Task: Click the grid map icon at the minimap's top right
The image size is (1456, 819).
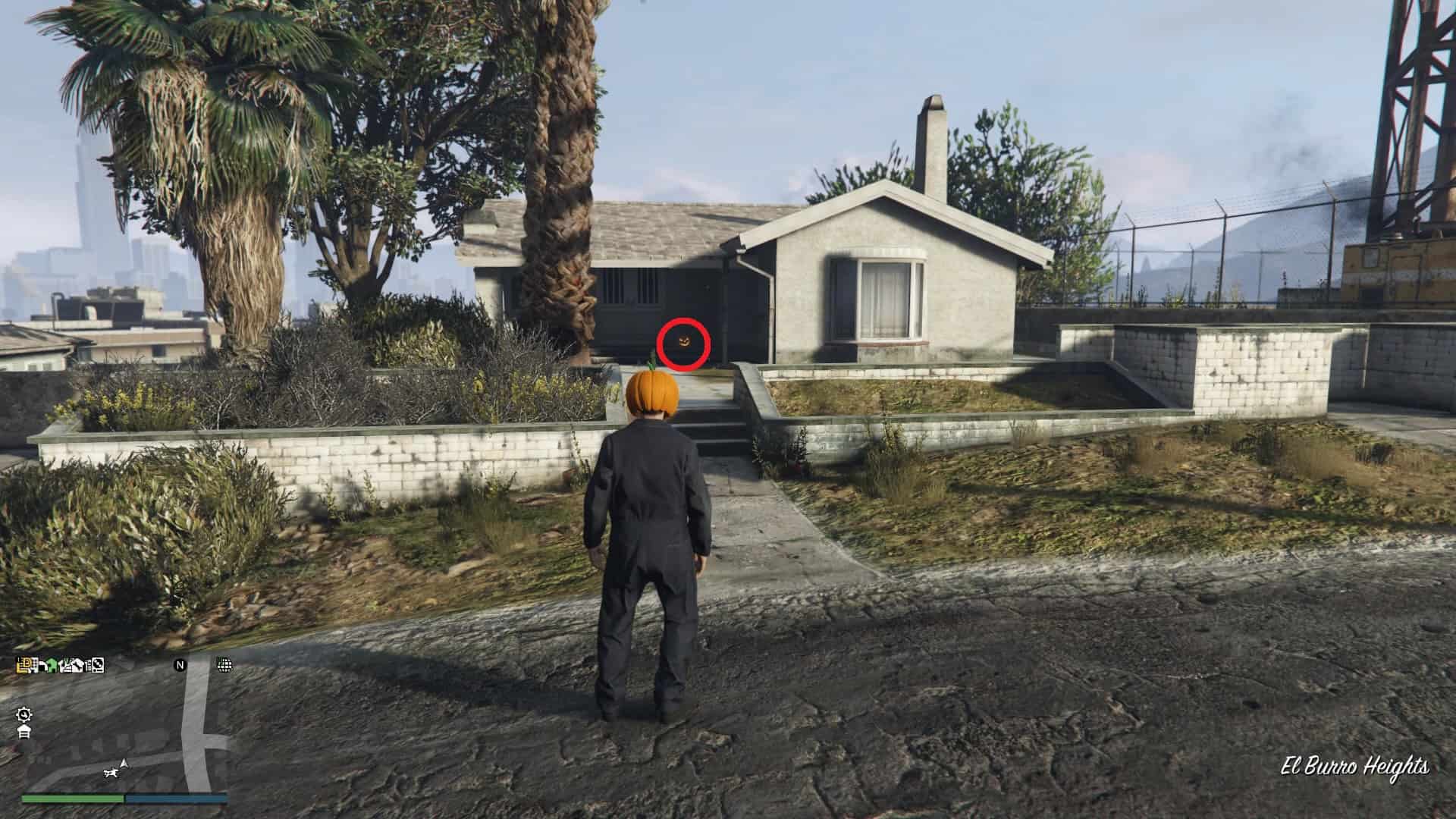Action: pos(224,665)
